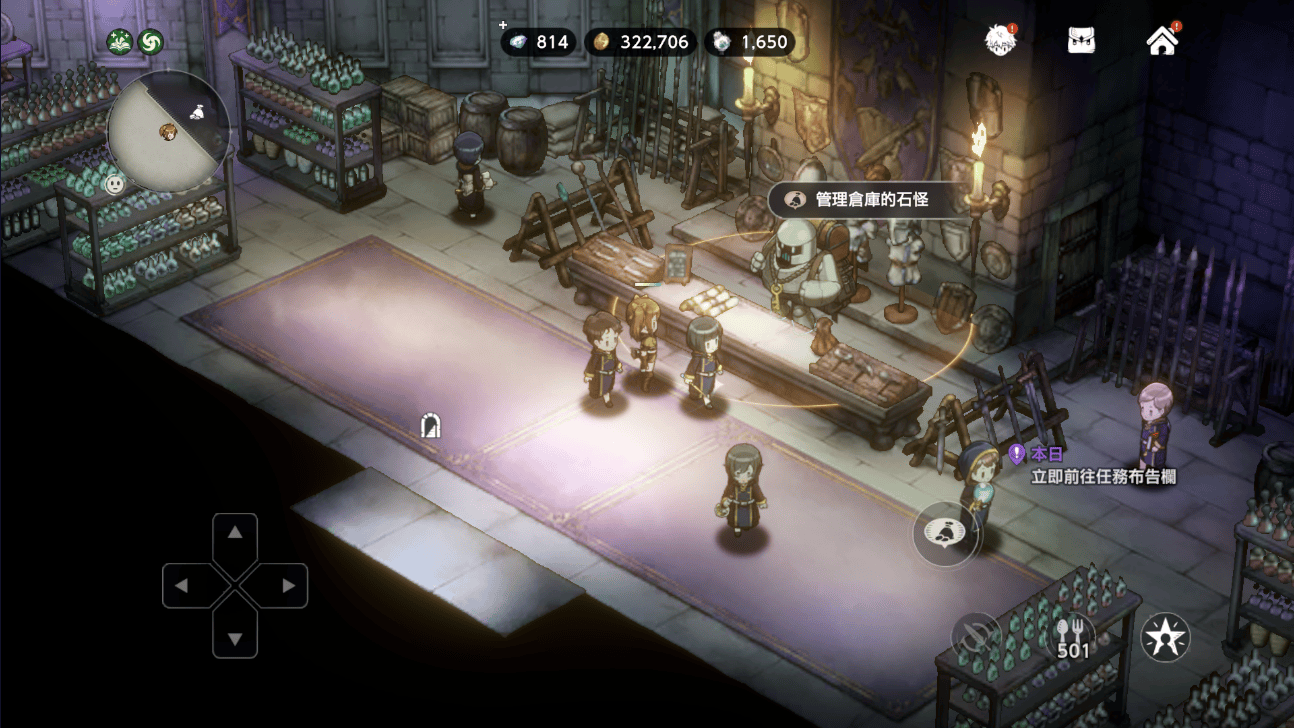Select the green spellbook buff icon
1294x728 pixels.
pos(120,42)
